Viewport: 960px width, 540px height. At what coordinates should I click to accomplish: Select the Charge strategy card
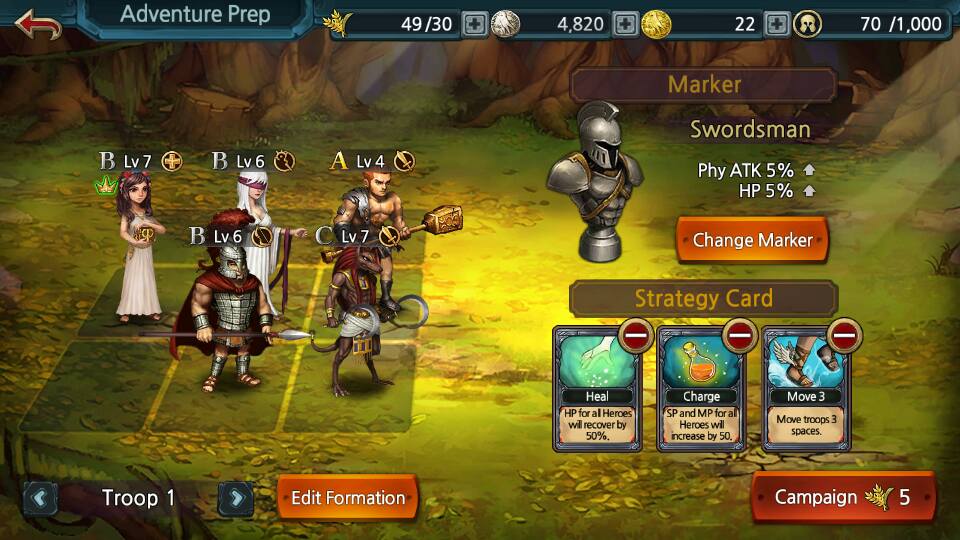[x=701, y=395]
